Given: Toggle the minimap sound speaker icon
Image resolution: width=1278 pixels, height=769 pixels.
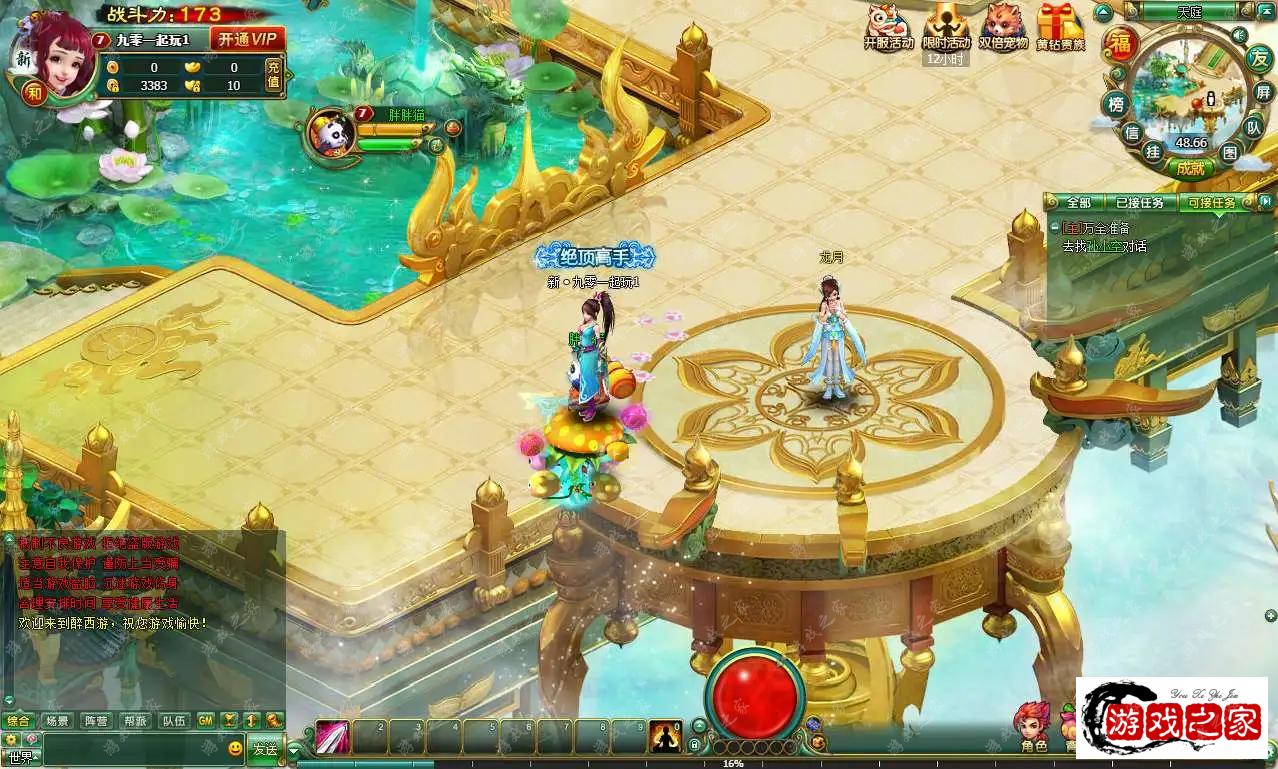Looking at the screenshot, I should click(x=1239, y=36).
